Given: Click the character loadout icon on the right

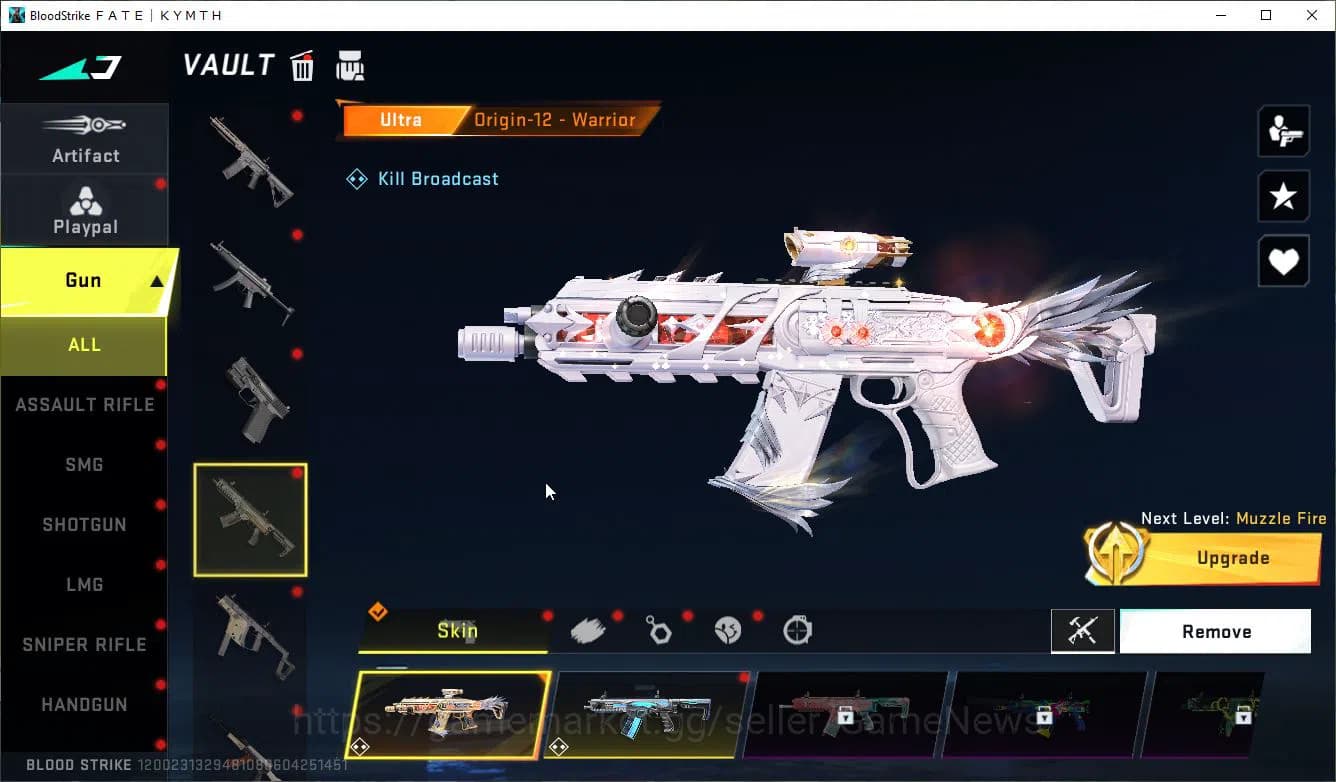Looking at the screenshot, I should [x=1283, y=130].
